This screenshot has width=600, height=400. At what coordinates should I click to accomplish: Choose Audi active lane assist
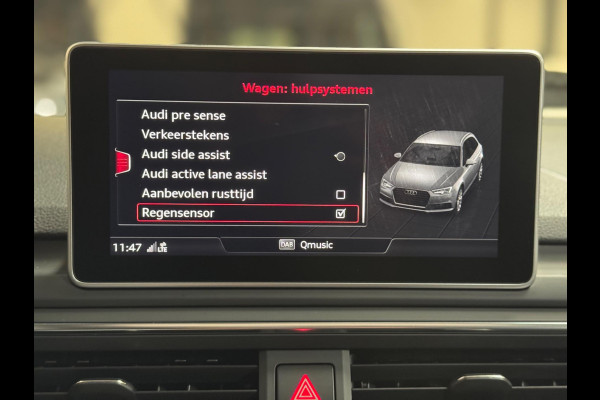click(x=204, y=174)
